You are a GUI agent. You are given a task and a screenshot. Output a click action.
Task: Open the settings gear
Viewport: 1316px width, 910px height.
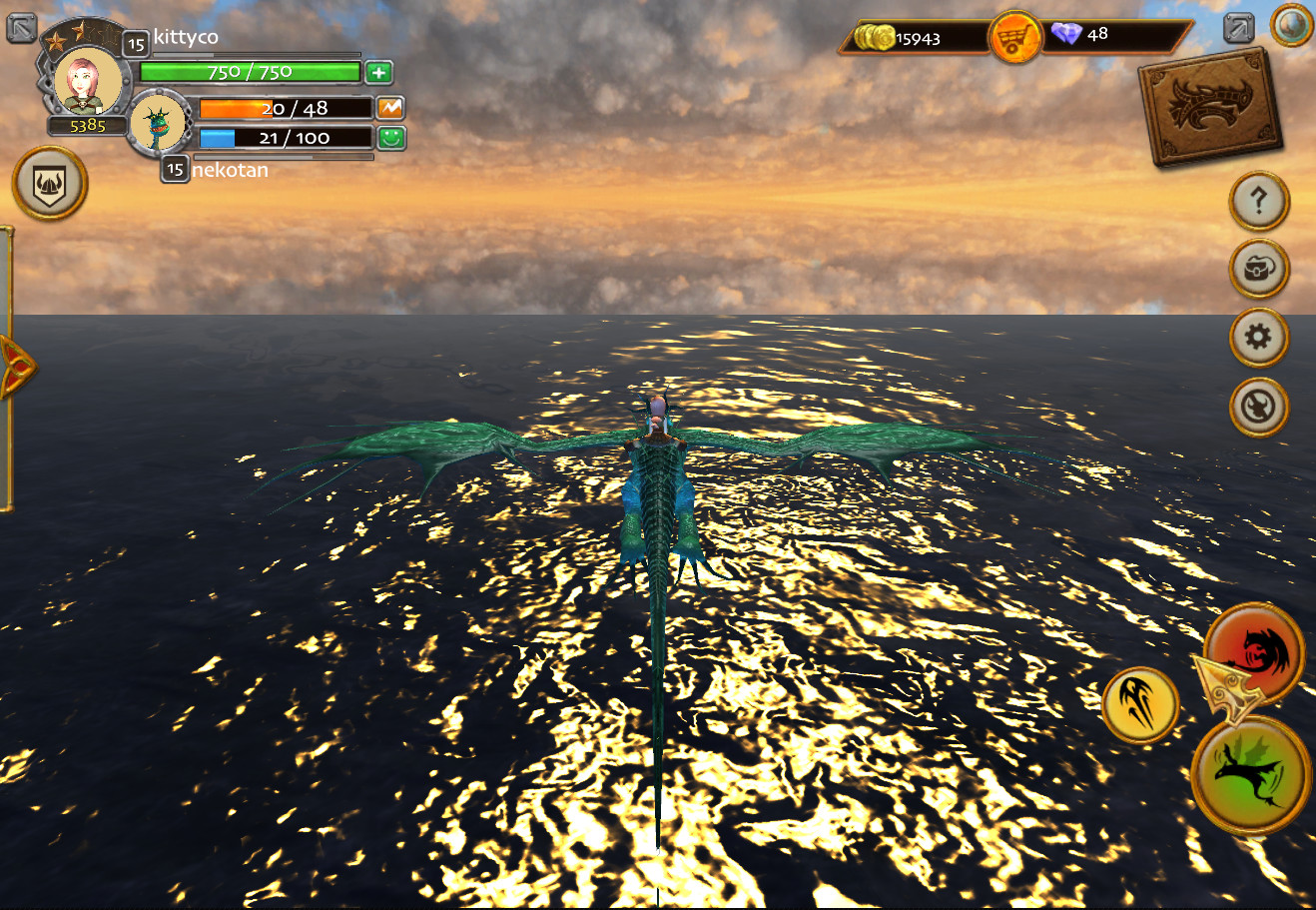1257,338
